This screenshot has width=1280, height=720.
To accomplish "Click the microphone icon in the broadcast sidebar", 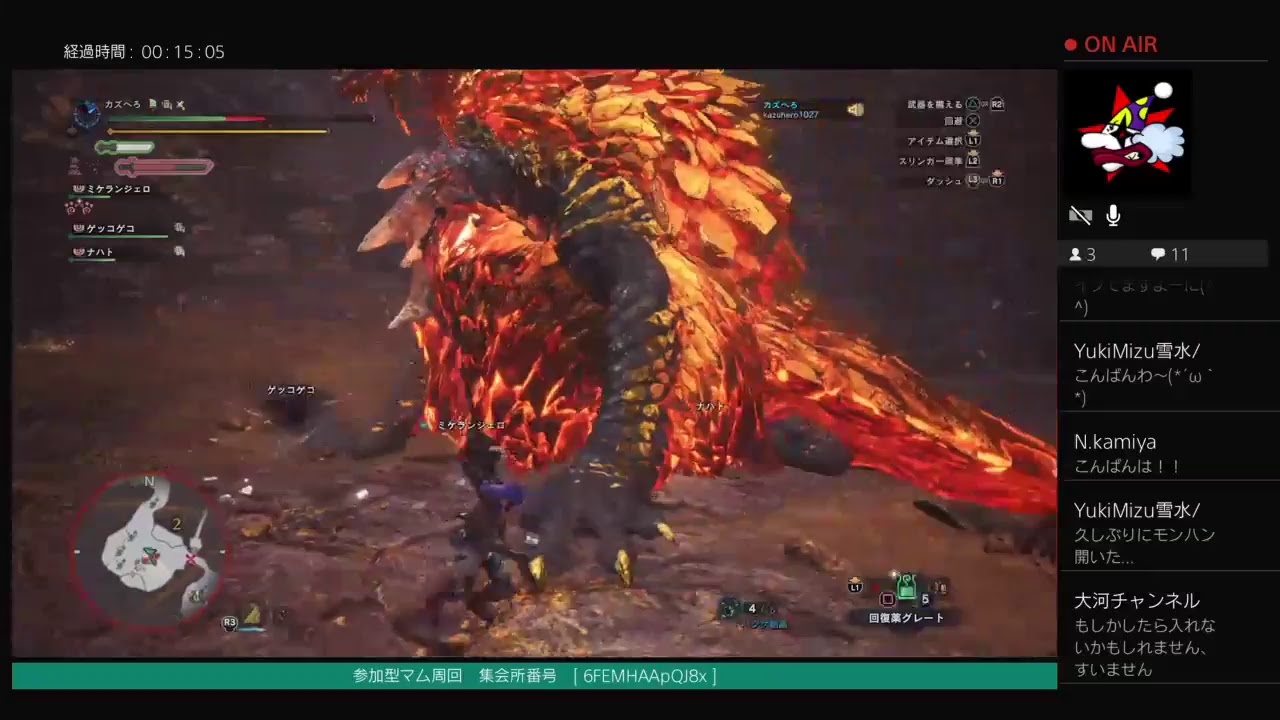I will 1112,215.
